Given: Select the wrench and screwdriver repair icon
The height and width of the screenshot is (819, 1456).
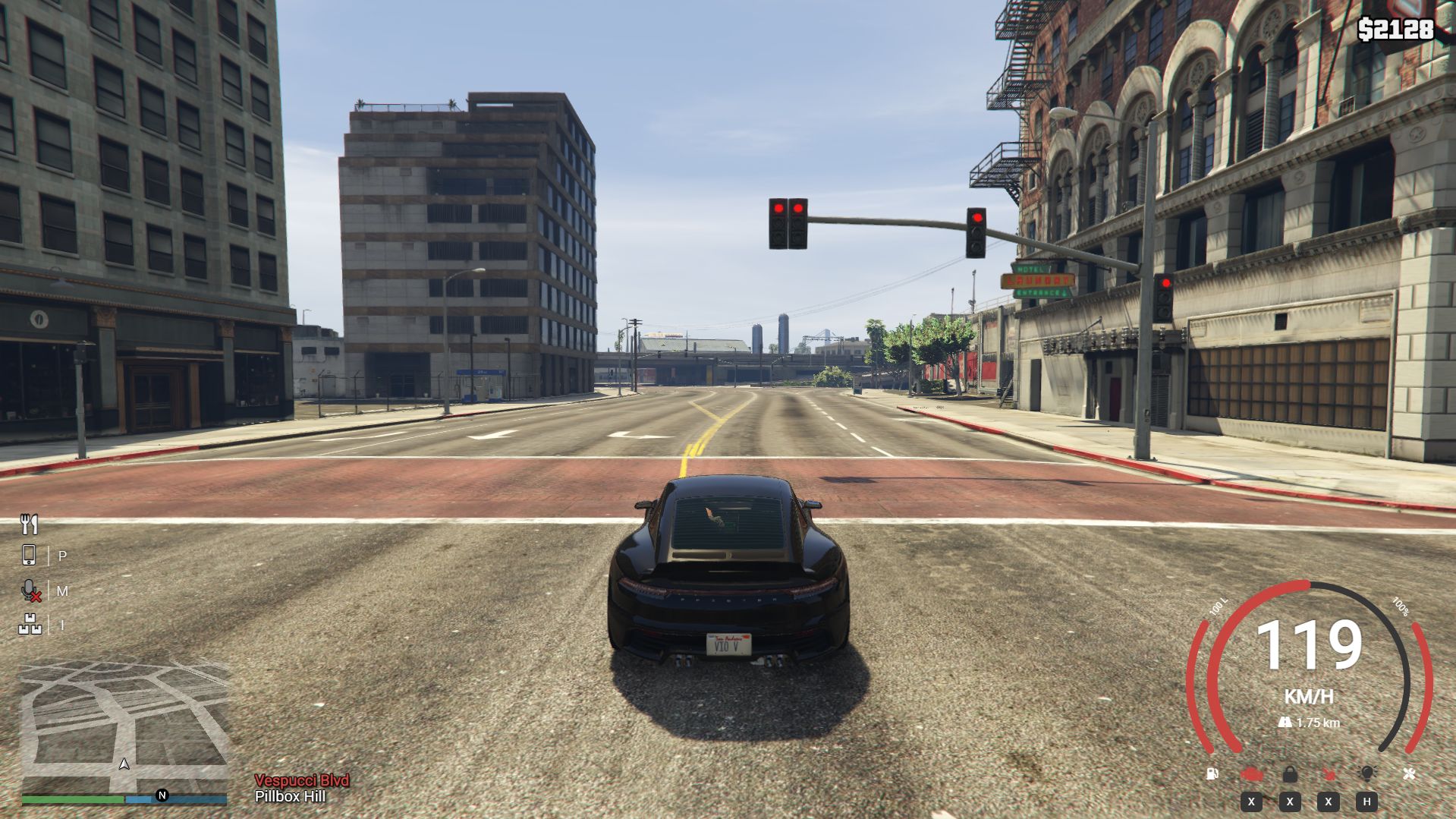Looking at the screenshot, I should [1409, 774].
